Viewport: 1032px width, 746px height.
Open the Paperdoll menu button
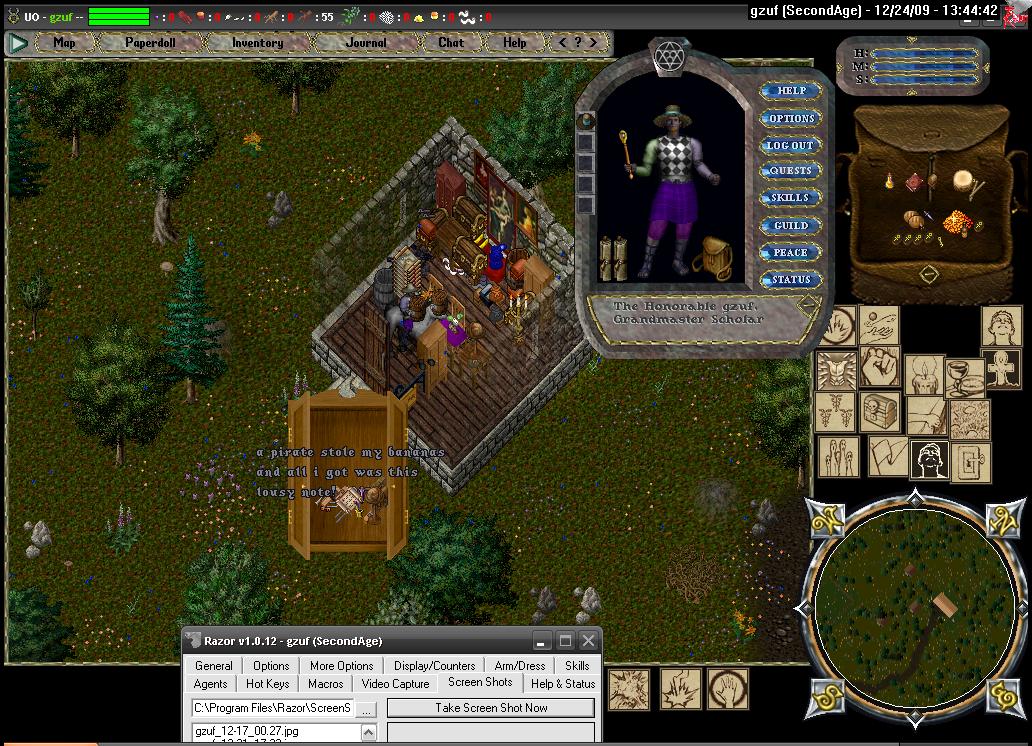(151, 43)
